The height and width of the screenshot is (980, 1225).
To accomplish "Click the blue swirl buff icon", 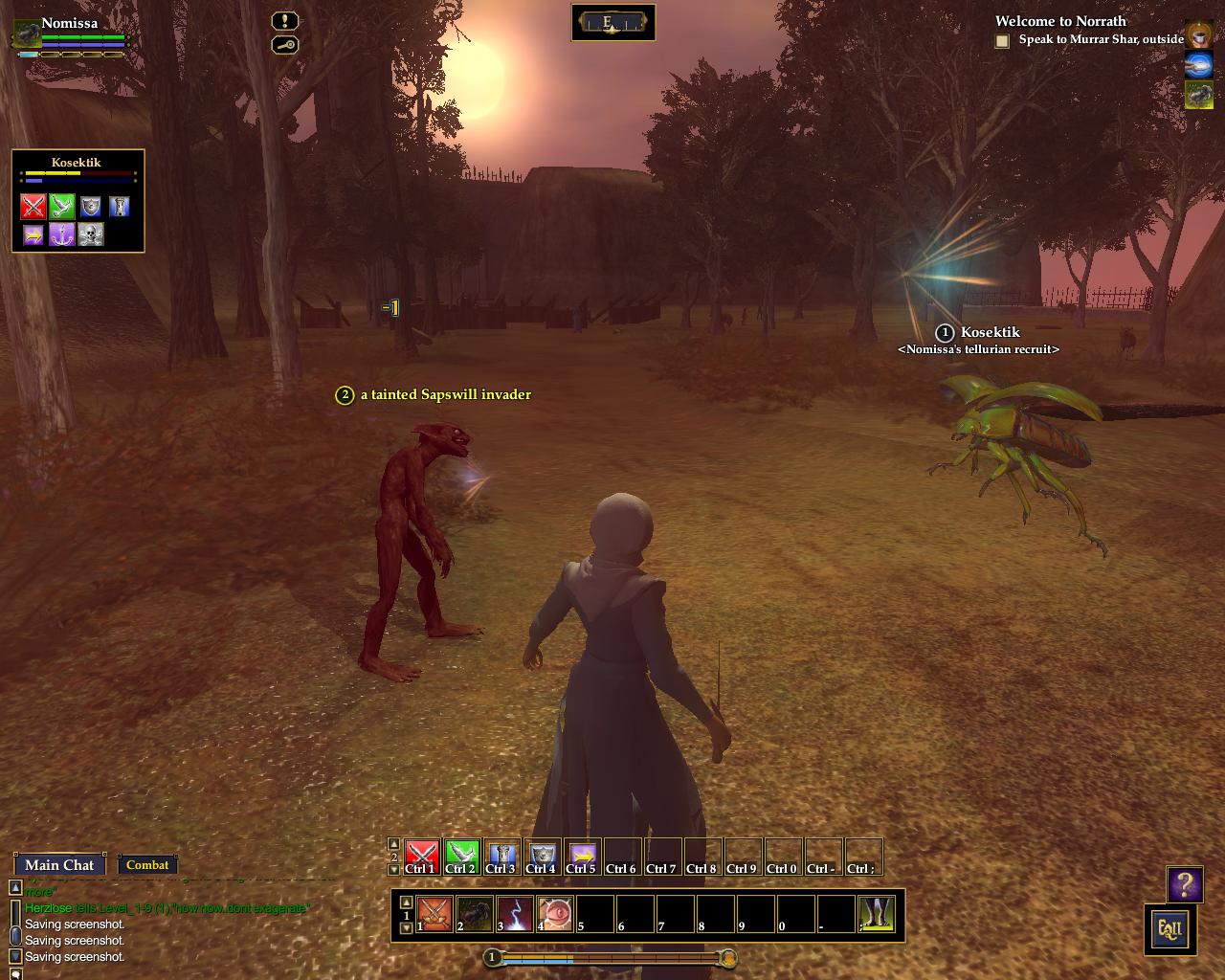I will tap(1198, 65).
